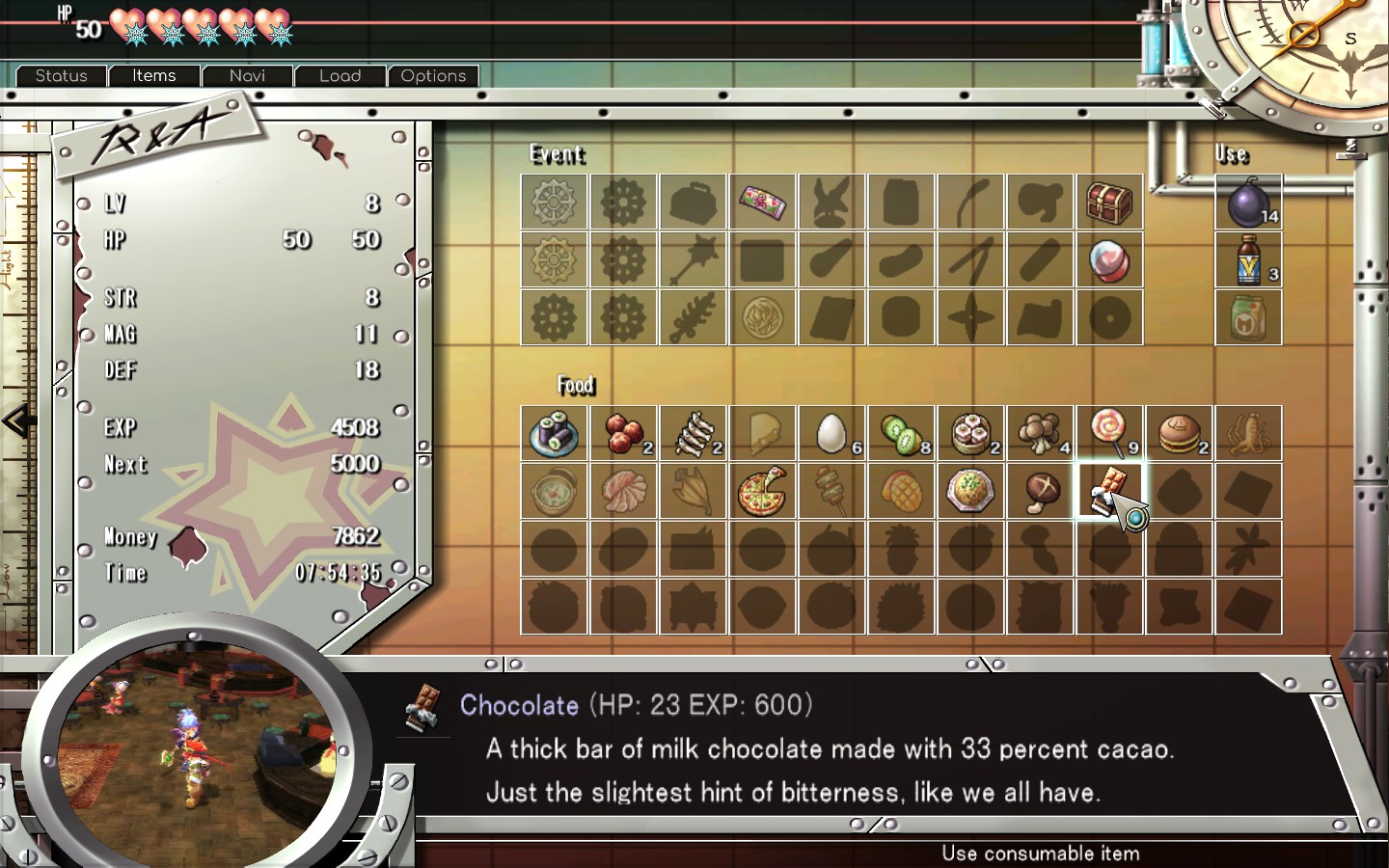Open the Options tab

coord(433,76)
